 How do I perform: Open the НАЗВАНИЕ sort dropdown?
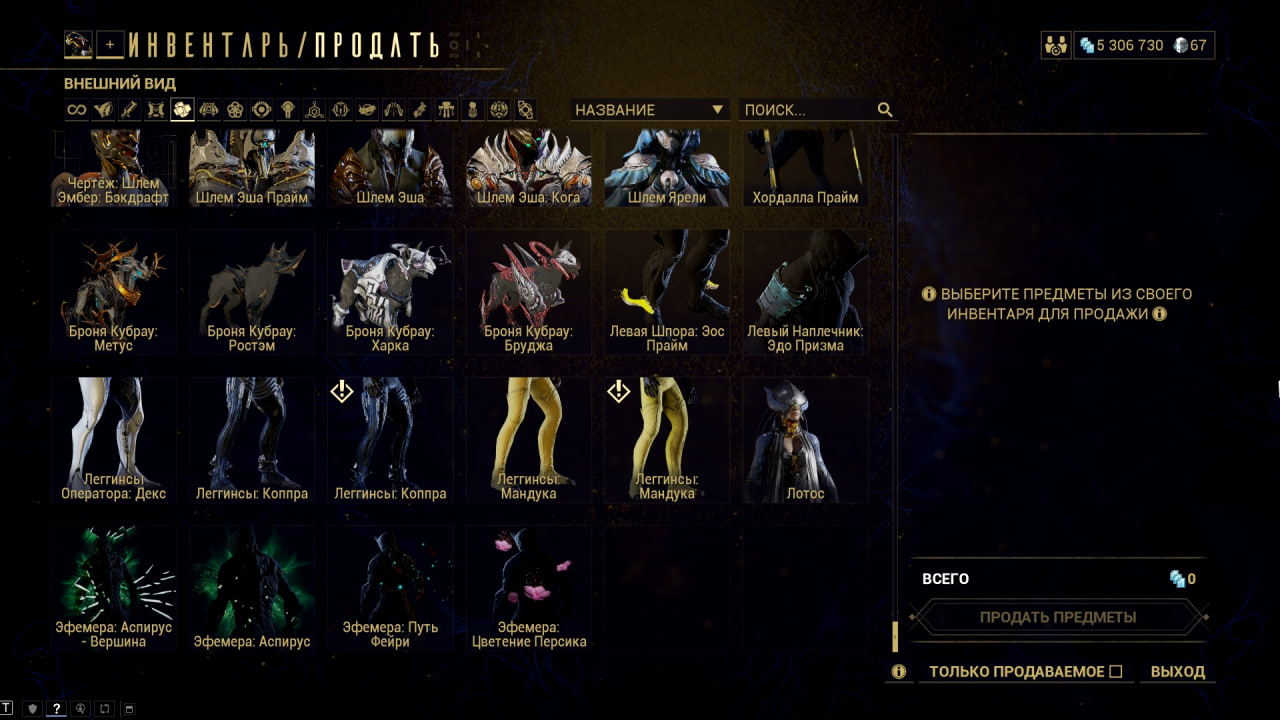(x=648, y=110)
